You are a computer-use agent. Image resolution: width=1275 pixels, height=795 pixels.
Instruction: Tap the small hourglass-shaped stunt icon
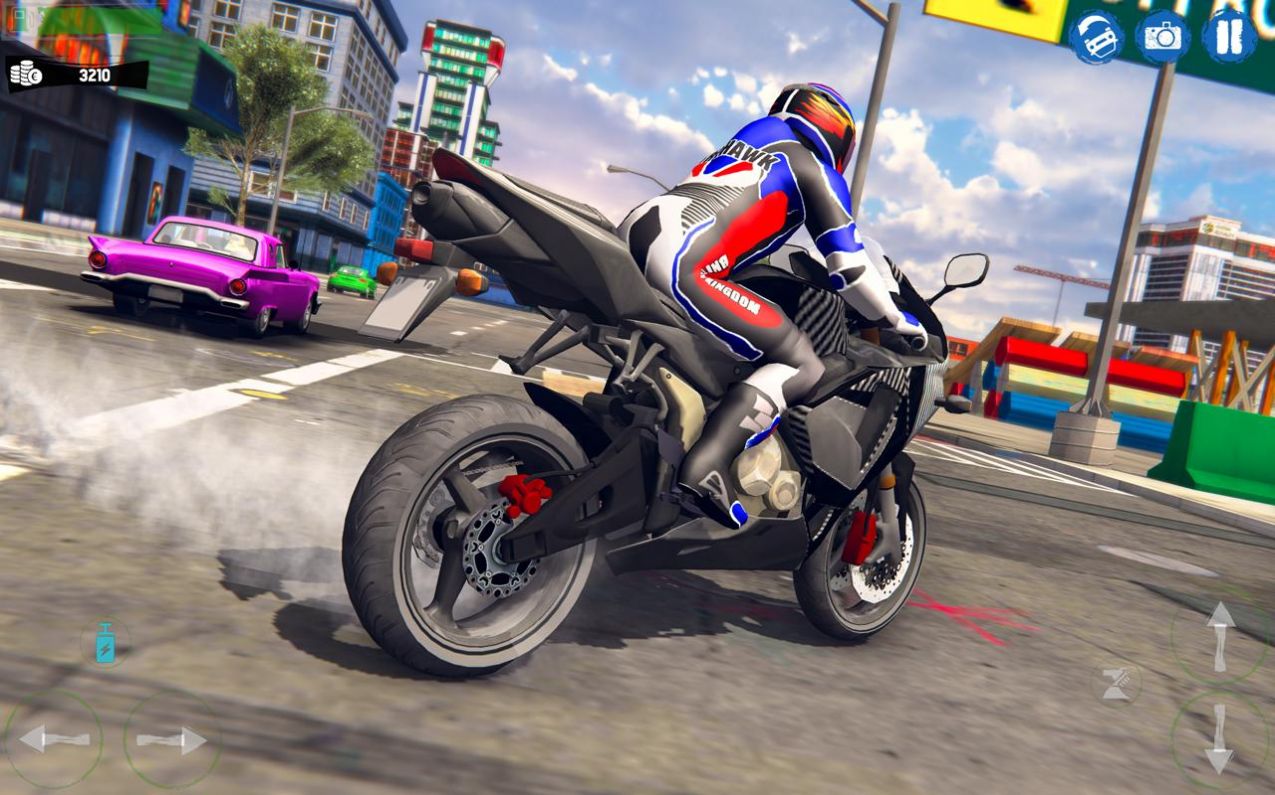click(x=1116, y=684)
